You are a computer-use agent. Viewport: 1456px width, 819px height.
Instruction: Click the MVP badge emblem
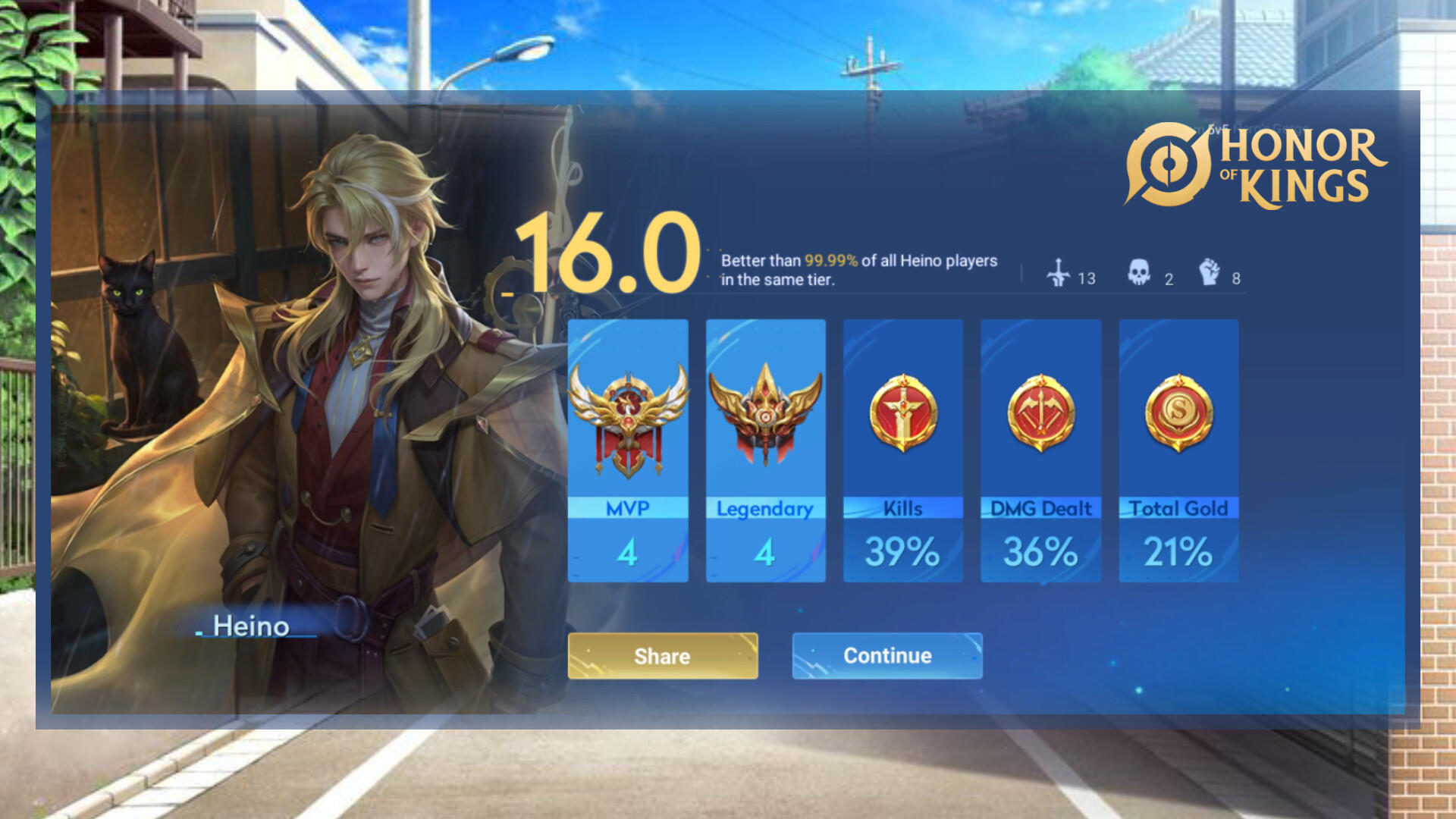[x=628, y=421]
